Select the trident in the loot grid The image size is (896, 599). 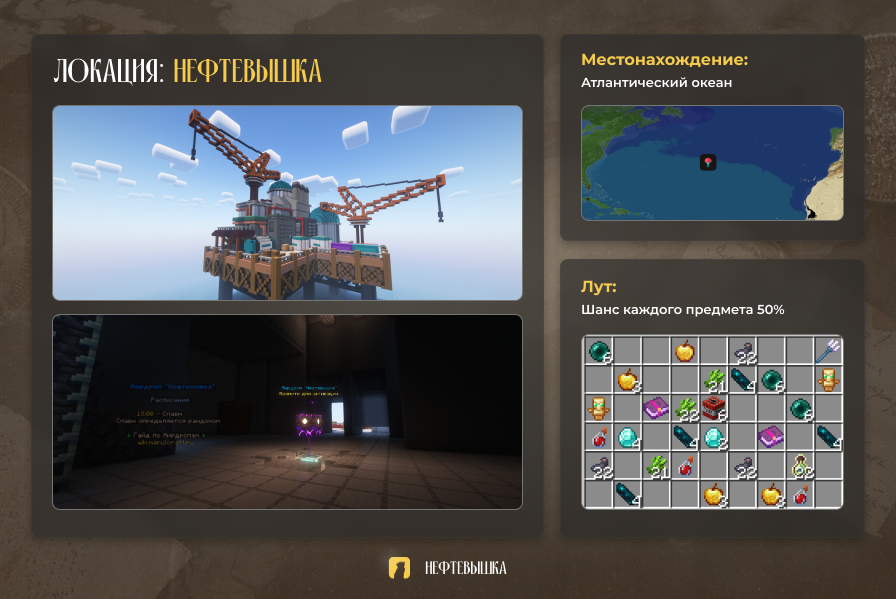828,350
